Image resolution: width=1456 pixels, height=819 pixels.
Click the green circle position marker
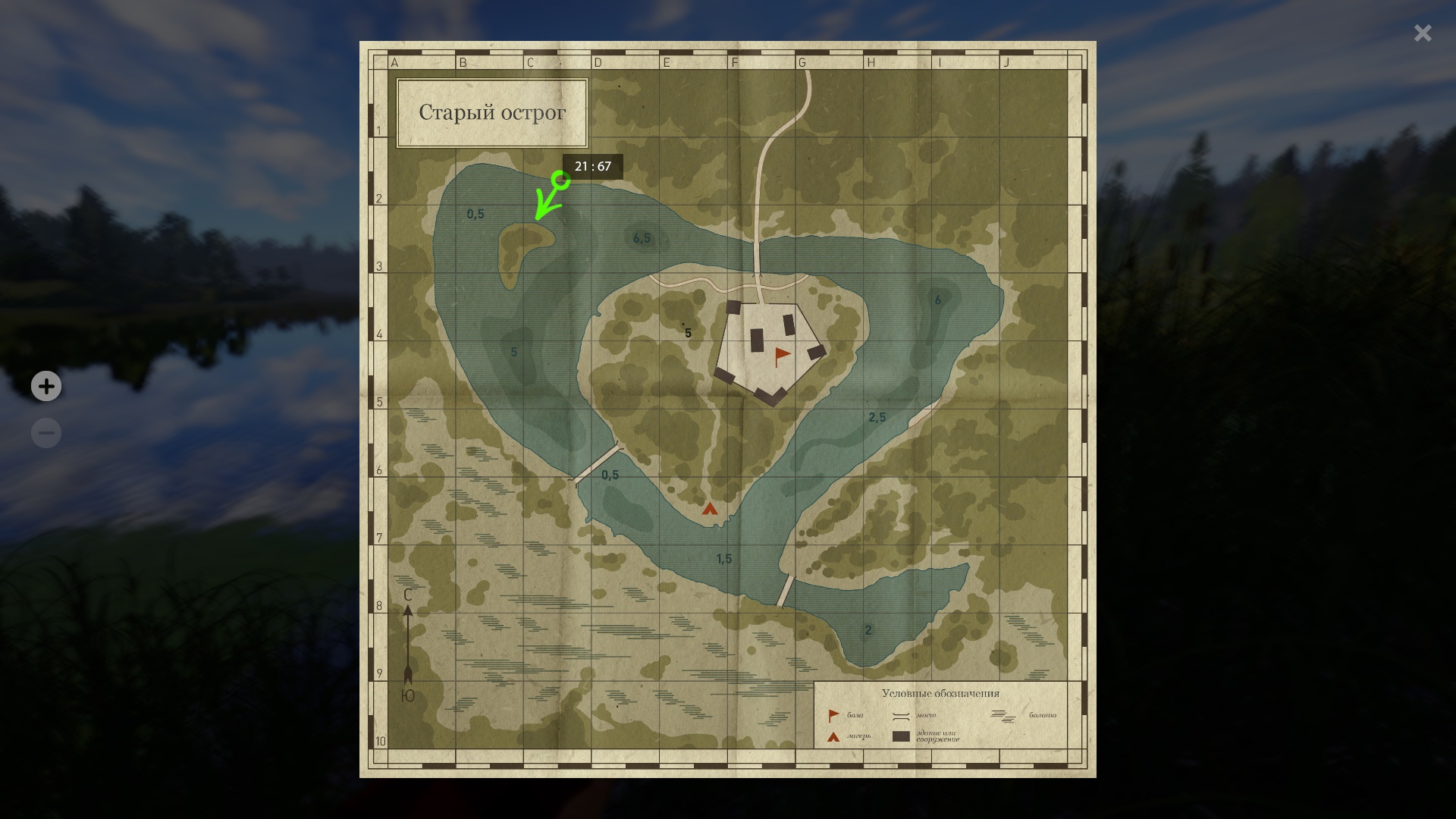[x=561, y=180]
